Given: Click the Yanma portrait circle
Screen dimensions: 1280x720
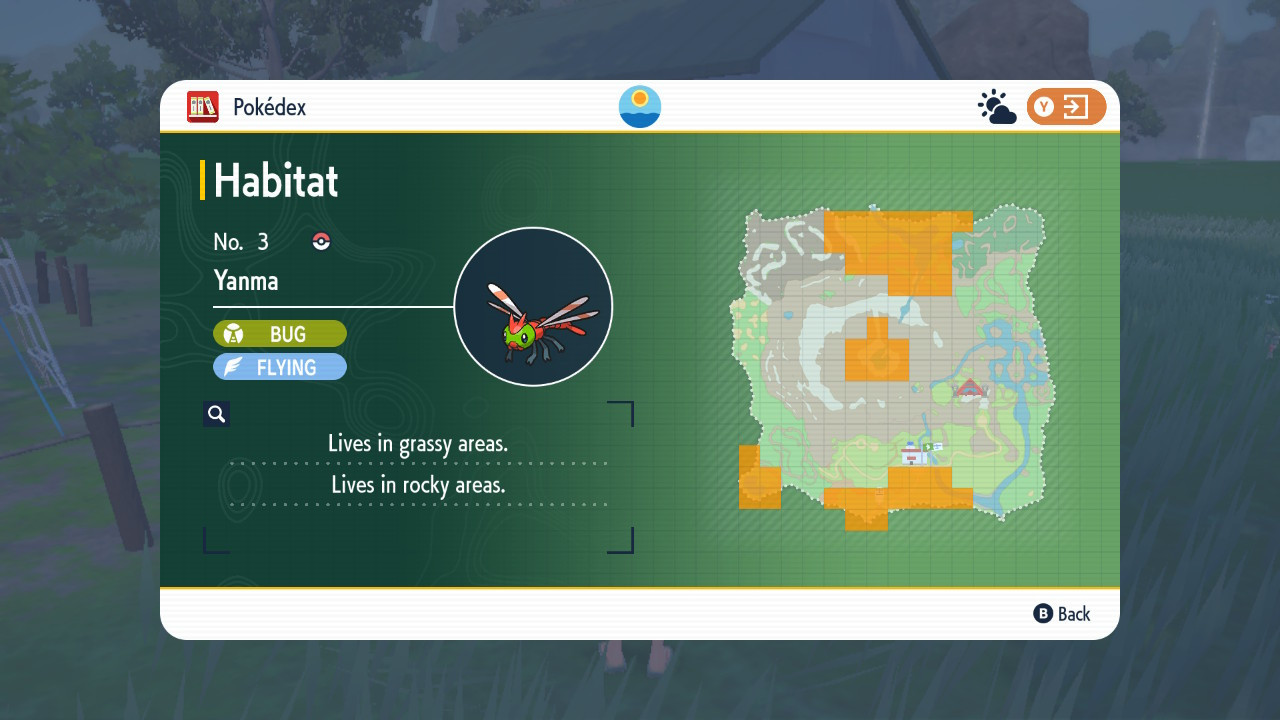Looking at the screenshot, I should (533, 307).
